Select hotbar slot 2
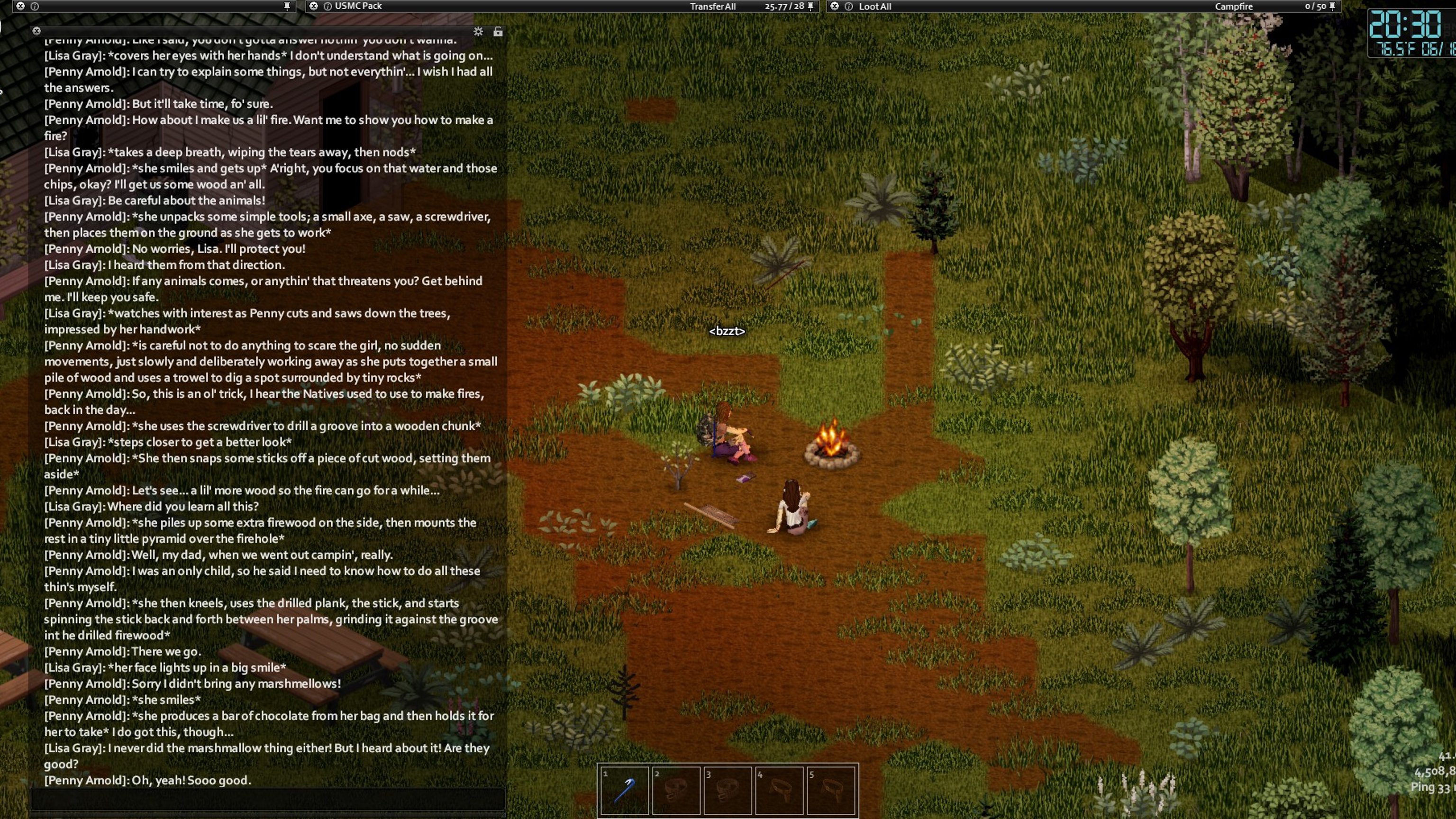The width and height of the screenshot is (1456, 819). coord(676,790)
